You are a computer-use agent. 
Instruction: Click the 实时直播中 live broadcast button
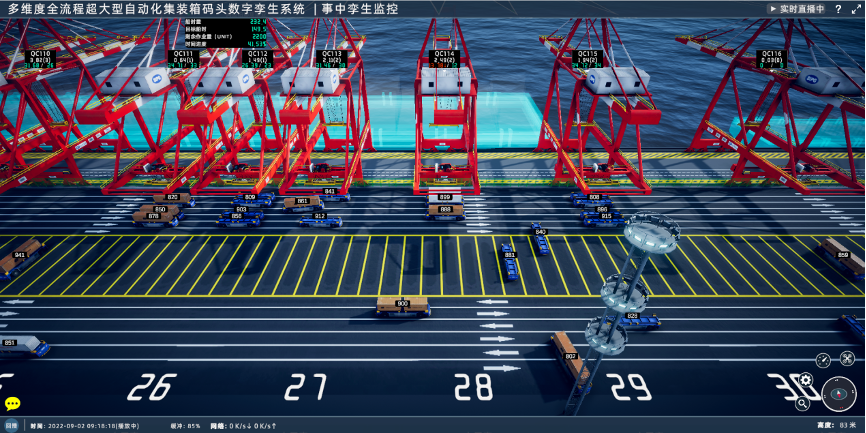(x=797, y=9)
